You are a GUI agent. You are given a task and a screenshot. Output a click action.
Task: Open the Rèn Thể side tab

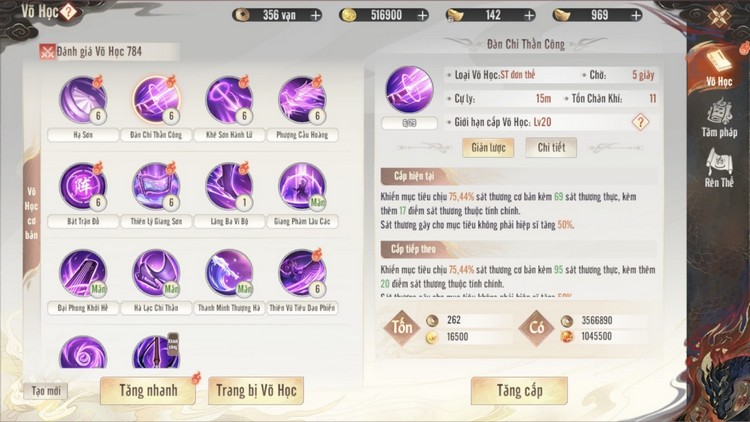coord(718,170)
